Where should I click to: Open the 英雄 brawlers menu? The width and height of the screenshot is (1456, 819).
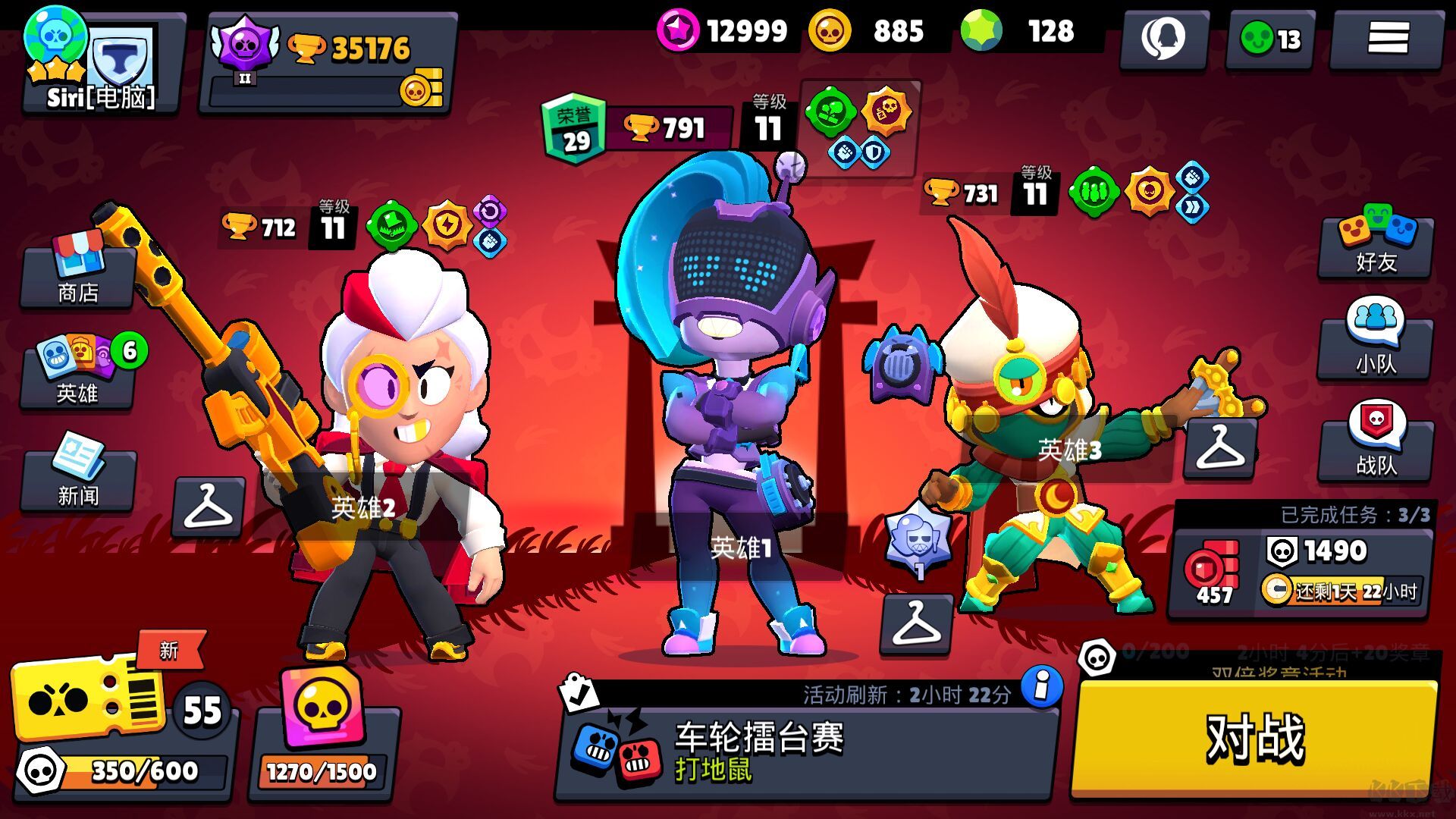(78, 373)
